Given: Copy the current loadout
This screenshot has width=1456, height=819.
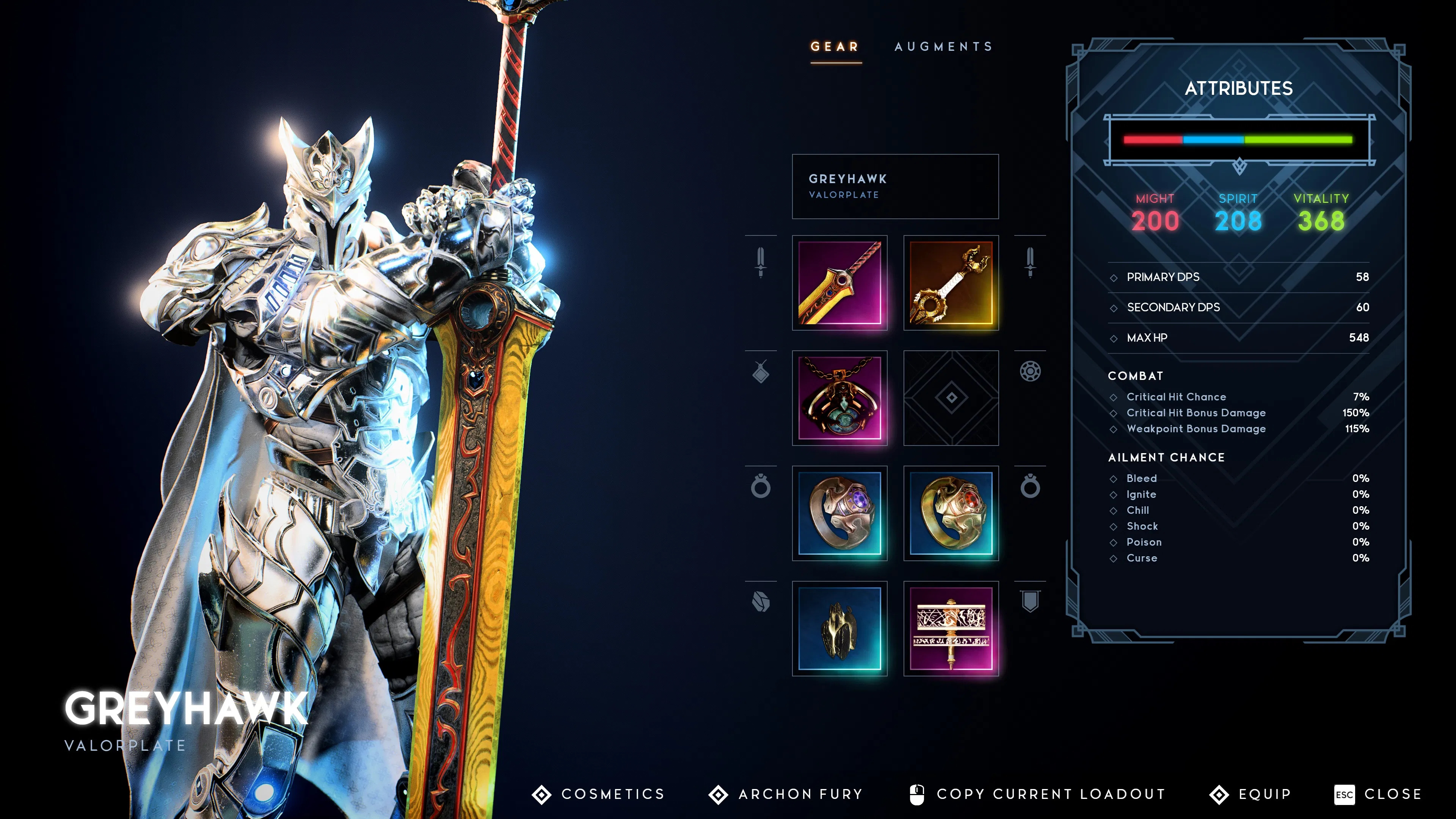Looking at the screenshot, I should tap(1038, 794).
